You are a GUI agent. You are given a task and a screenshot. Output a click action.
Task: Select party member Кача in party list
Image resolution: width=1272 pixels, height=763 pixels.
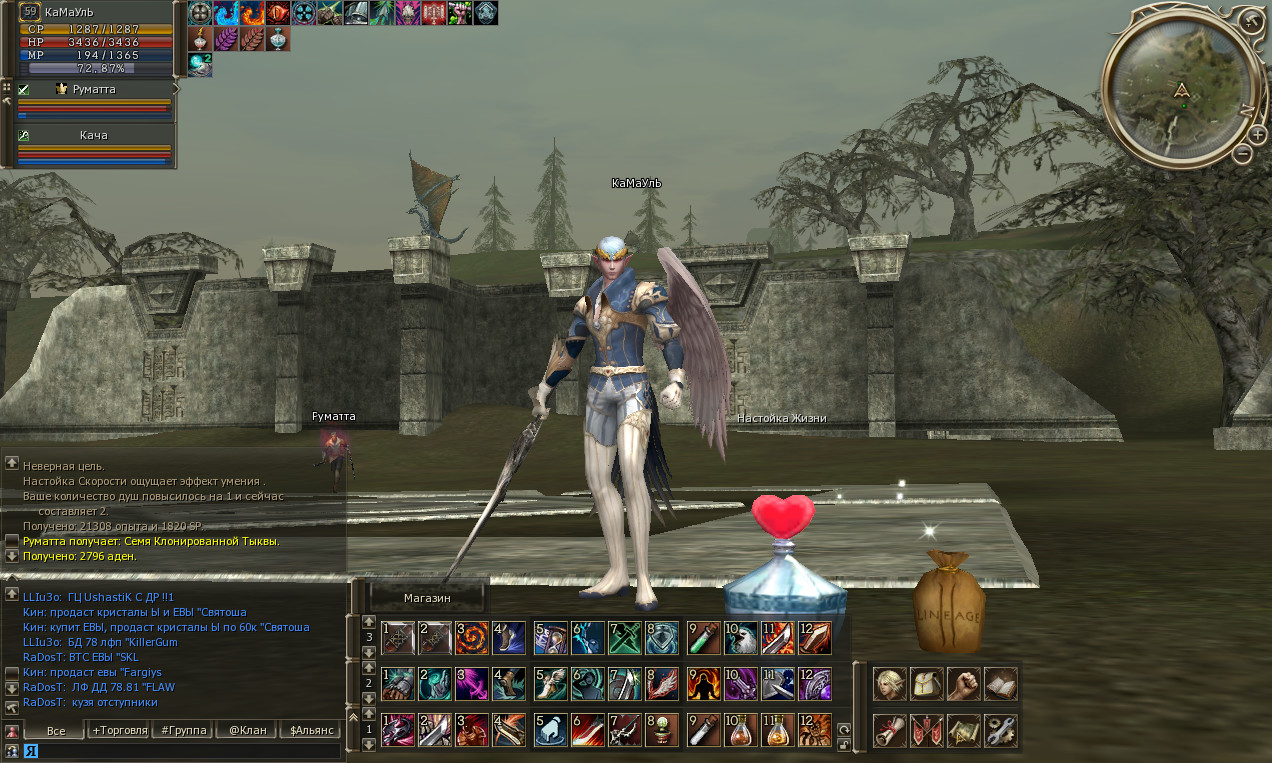[x=94, y=135]
